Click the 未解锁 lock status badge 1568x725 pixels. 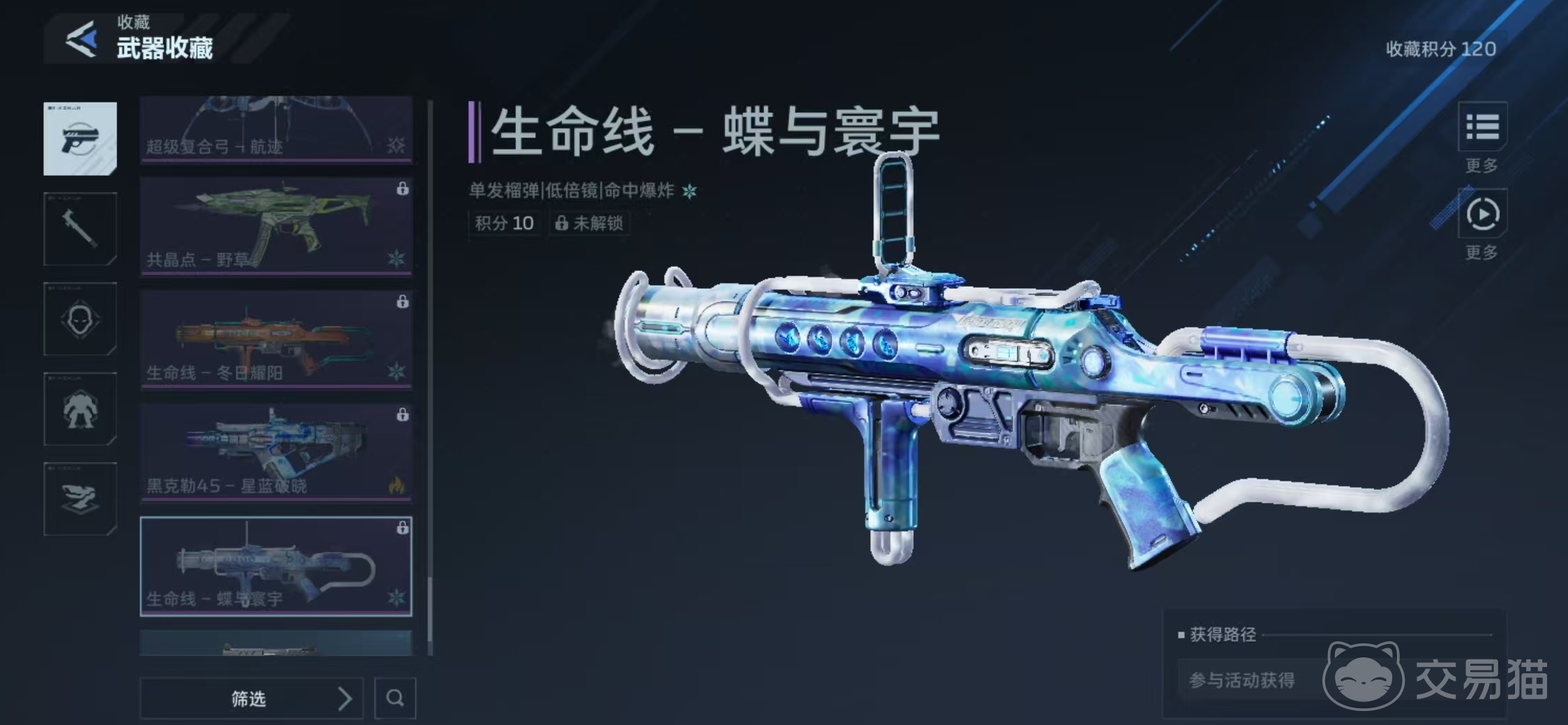point(590,223)
